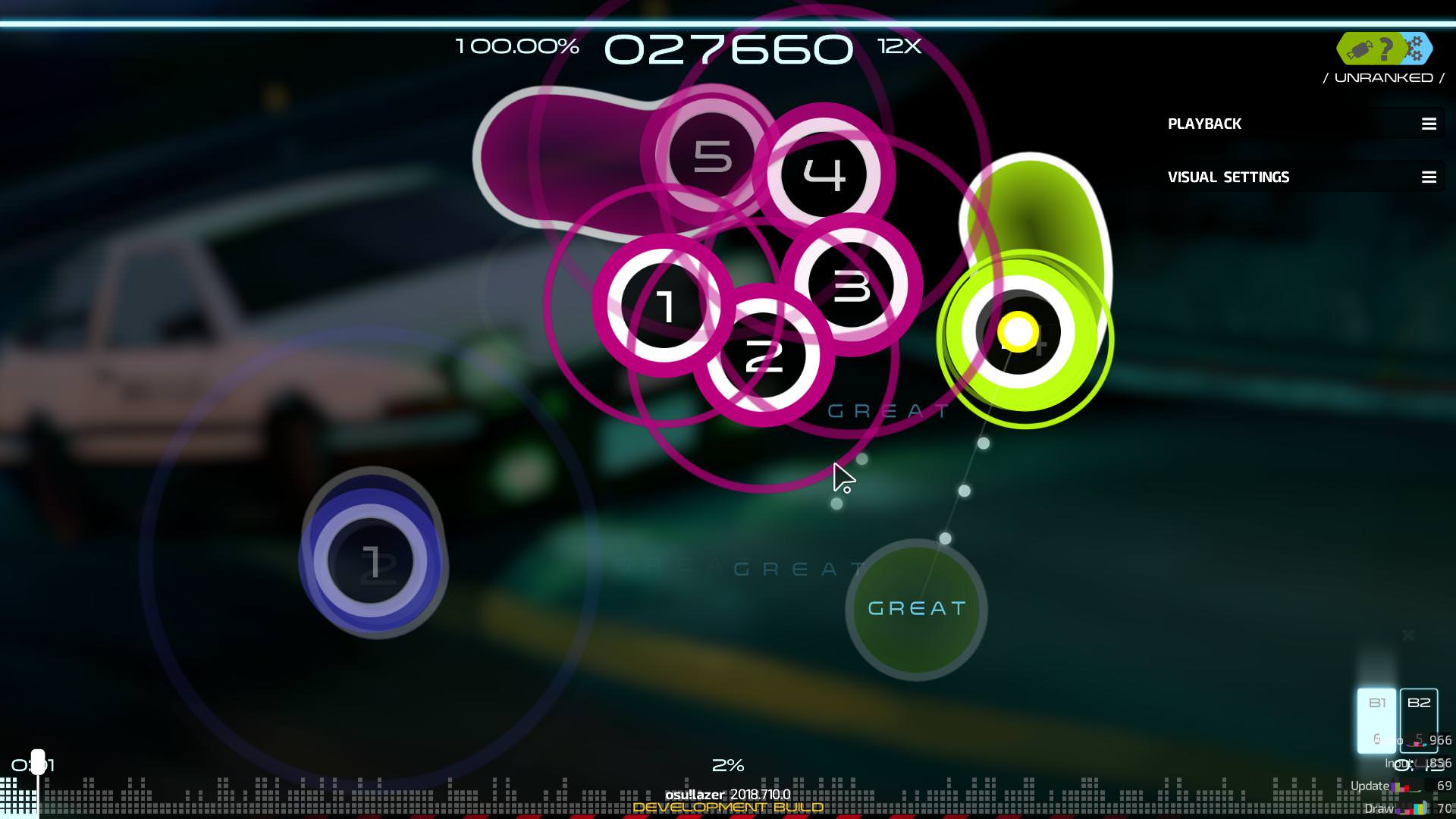
Task: Select the Autoplay mod icon
Action: [1360, 49]
